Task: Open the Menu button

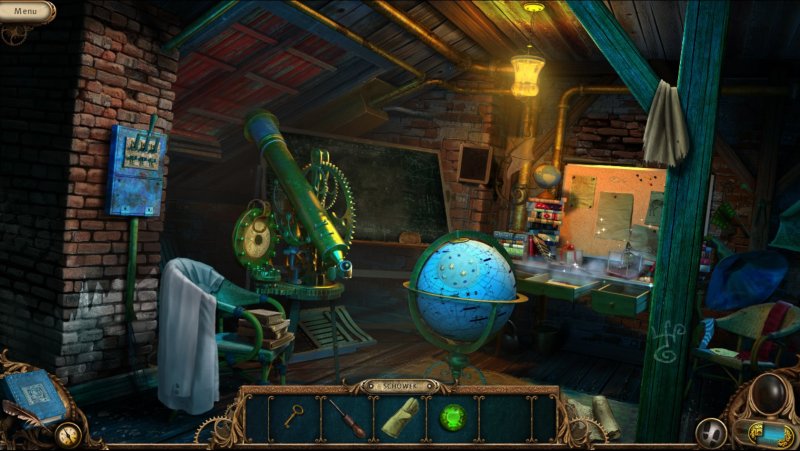Action: [x=26, y=11]
